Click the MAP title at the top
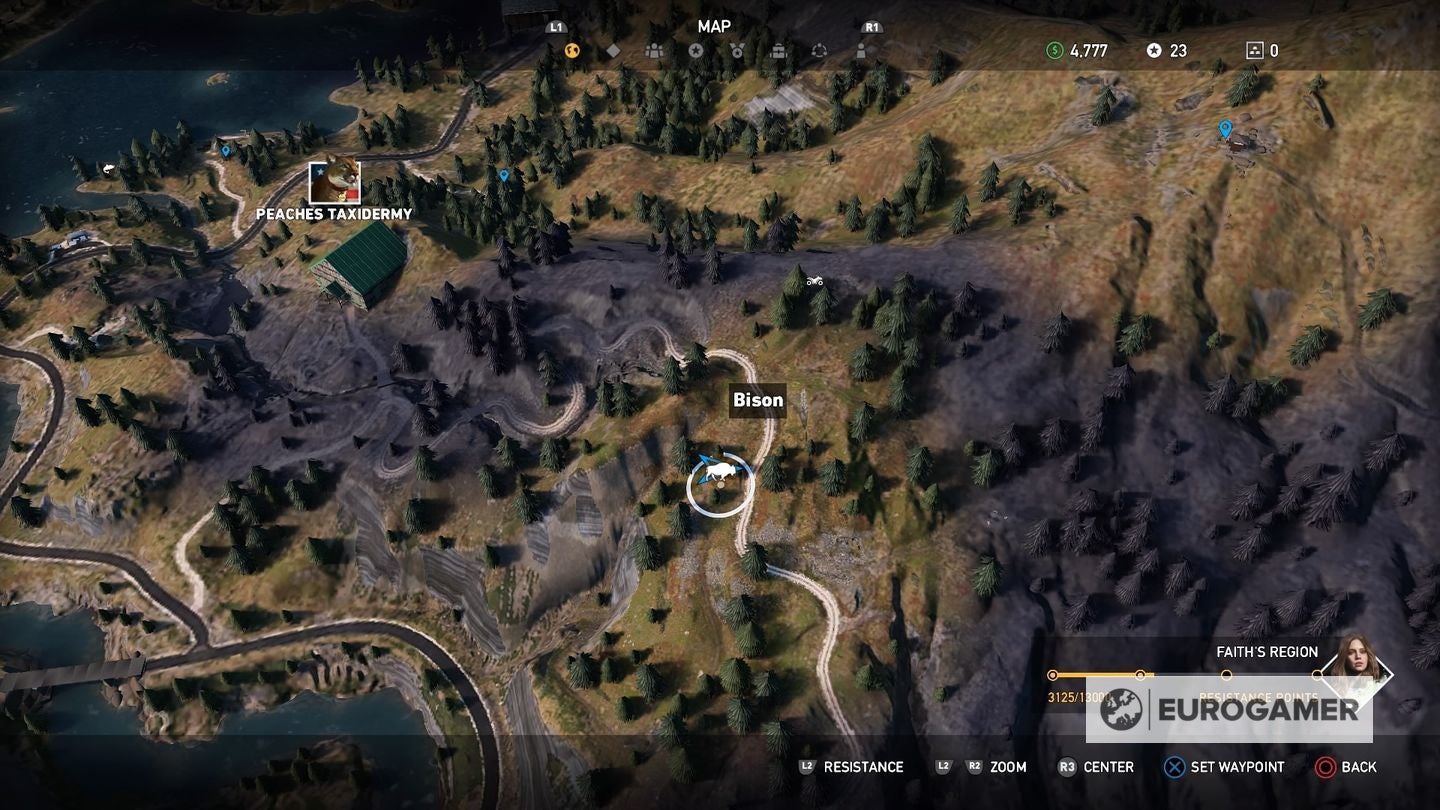Screen dimensions: 1440x810 [x=714, y=27]
